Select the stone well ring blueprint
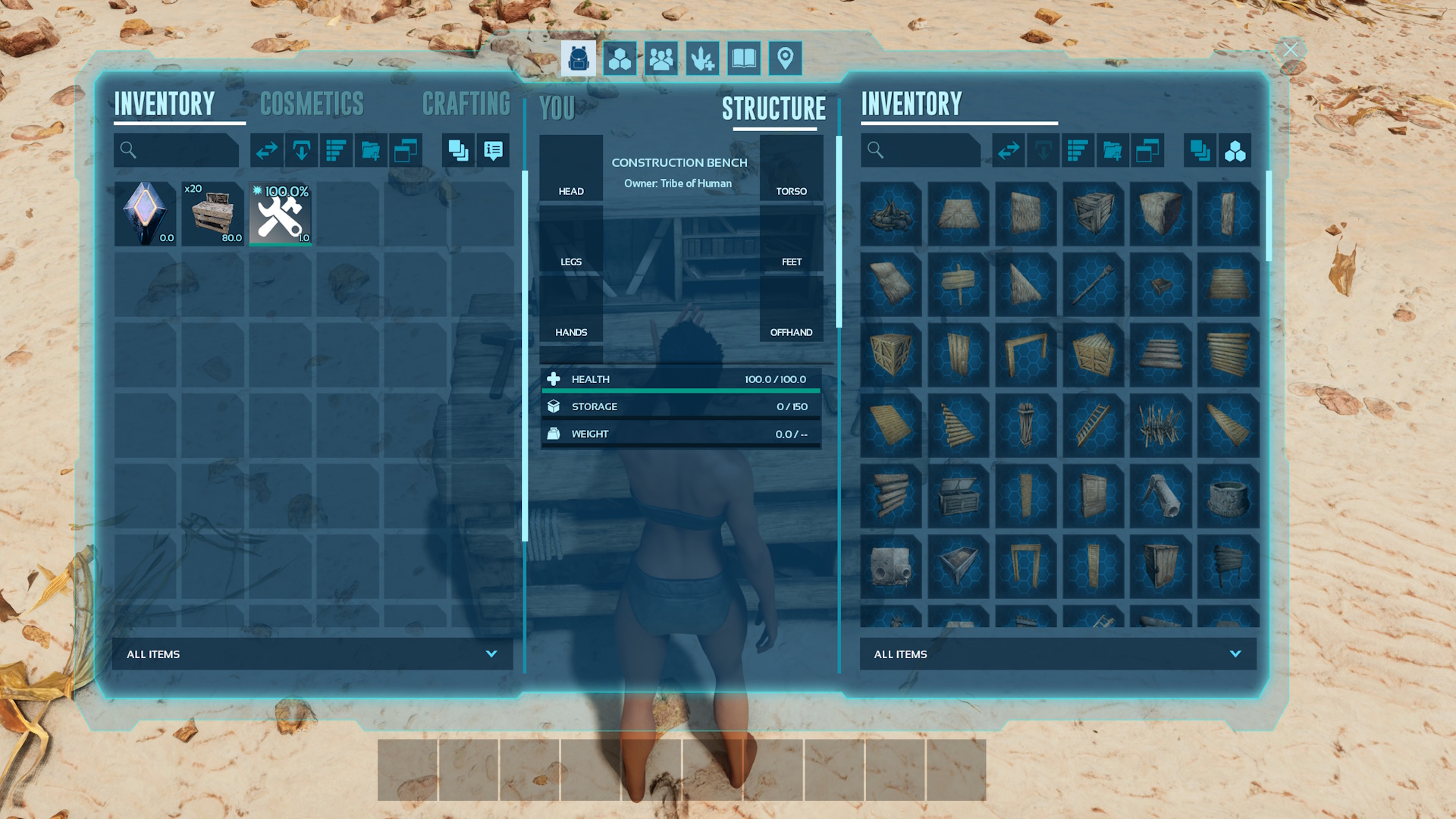Image resolution: width=1456 pixels, height=819 pixels. point(1228,496)
